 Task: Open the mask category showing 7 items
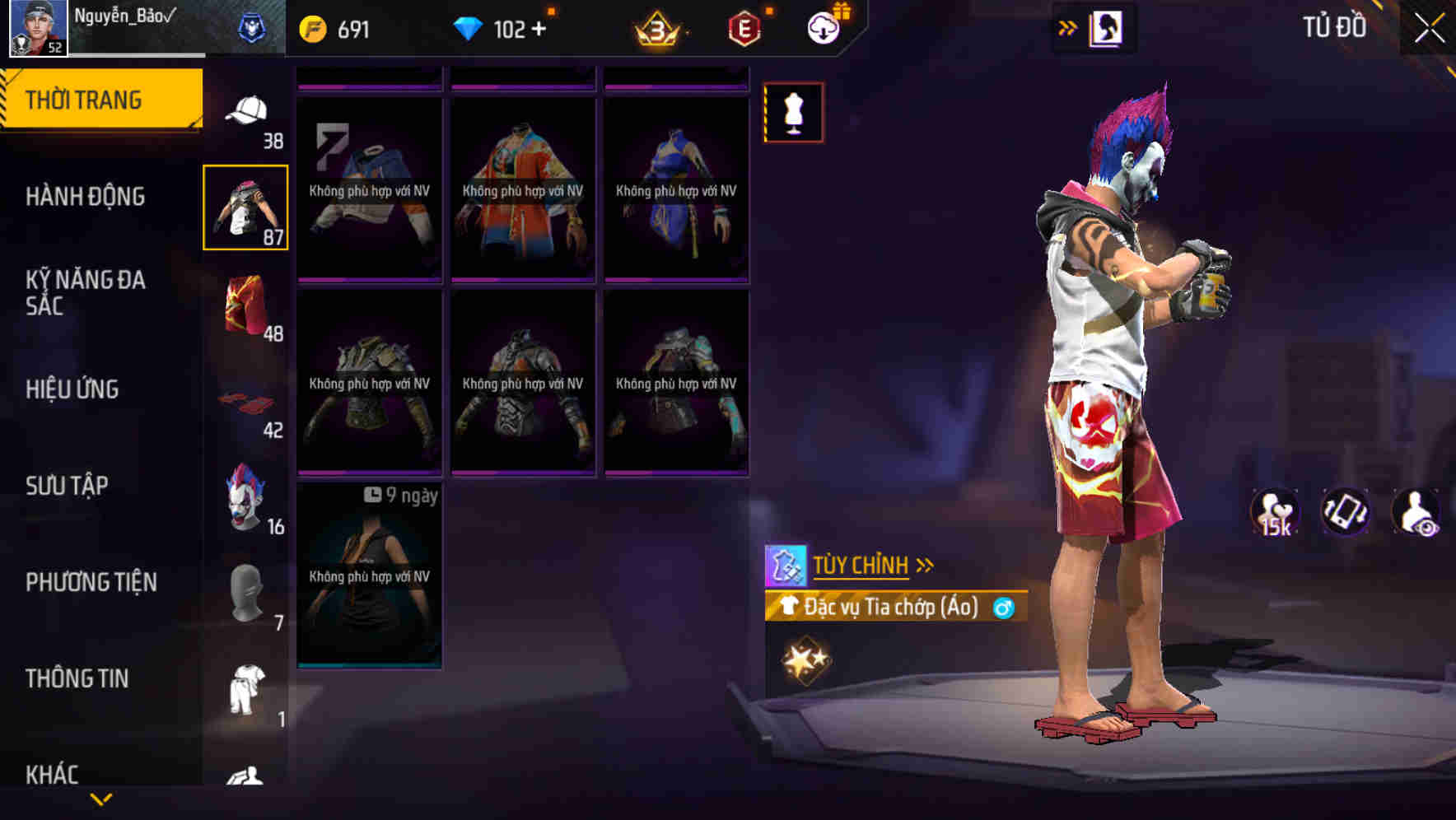pyautogui.click(x=245, y=594)
